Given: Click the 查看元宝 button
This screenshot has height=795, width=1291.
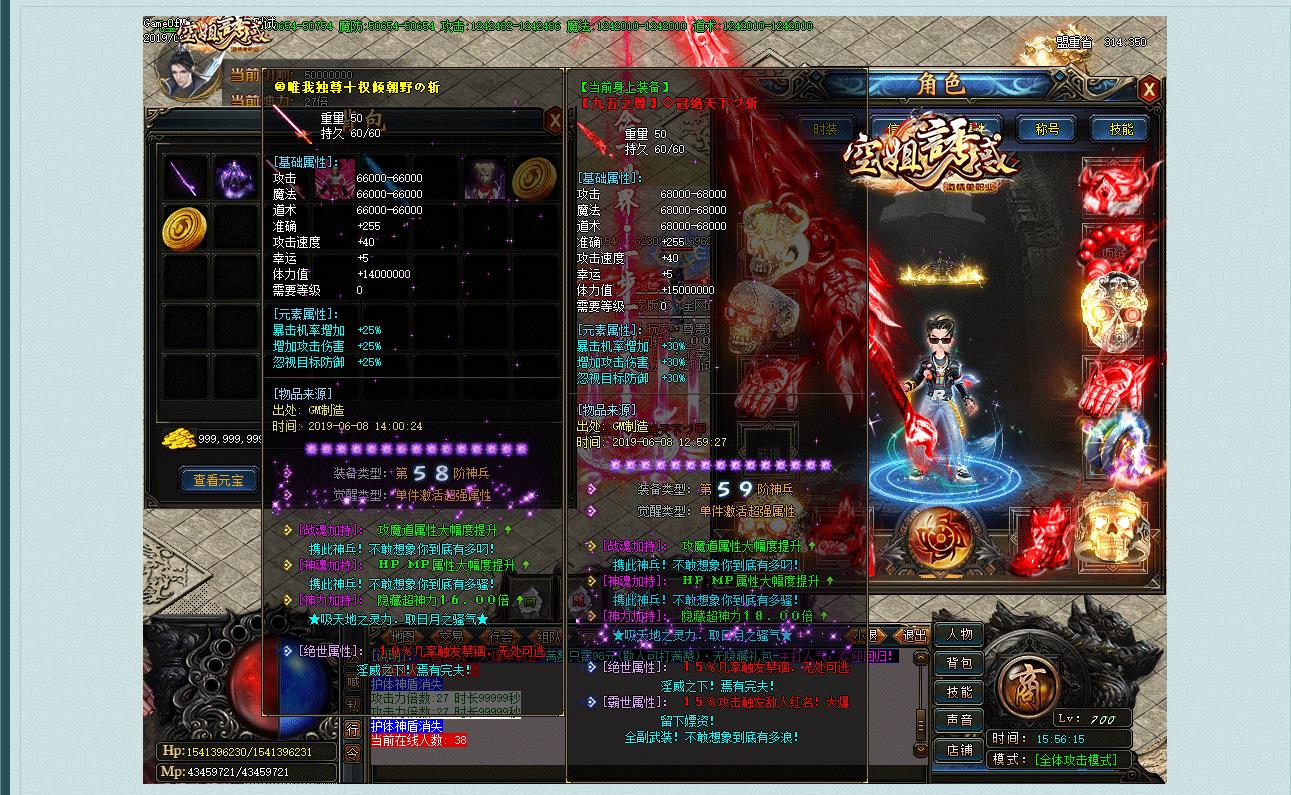Looking at the screenshot, I should click(218, 478).
